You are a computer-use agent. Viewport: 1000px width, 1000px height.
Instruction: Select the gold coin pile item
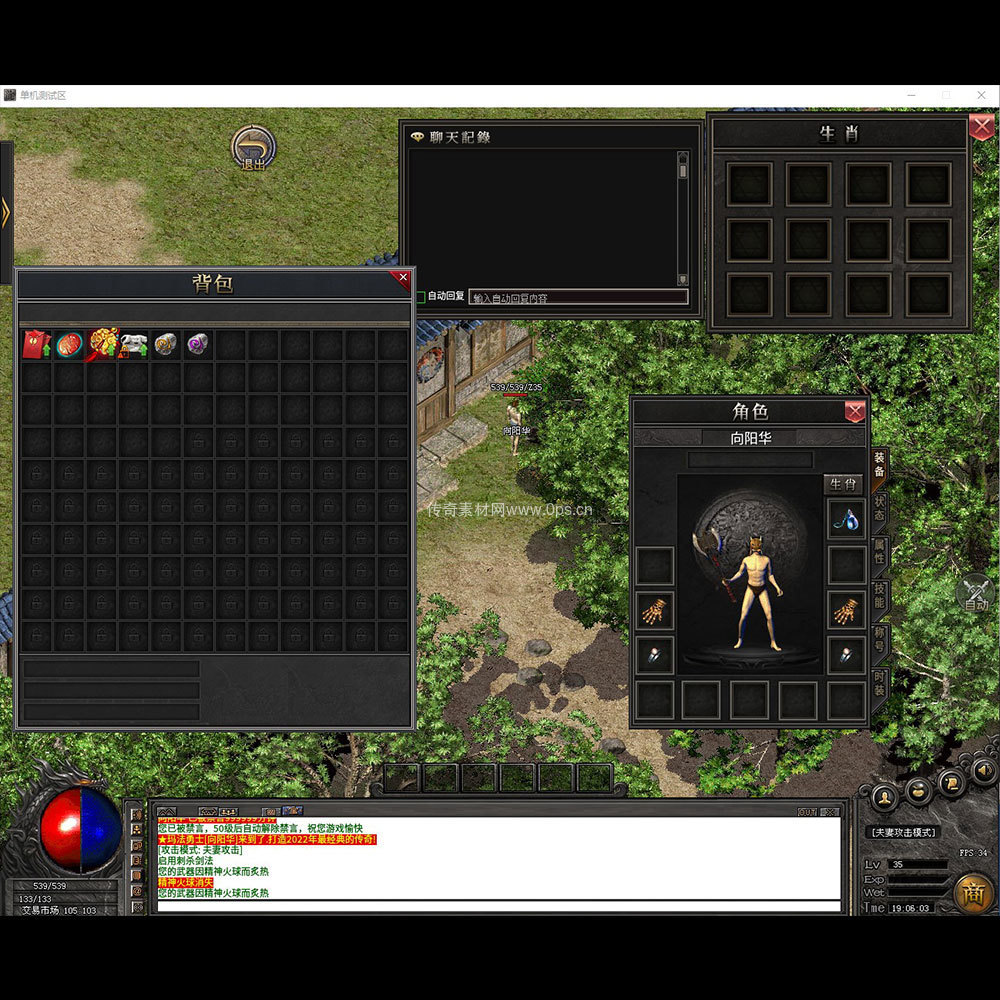click(102, 344)
